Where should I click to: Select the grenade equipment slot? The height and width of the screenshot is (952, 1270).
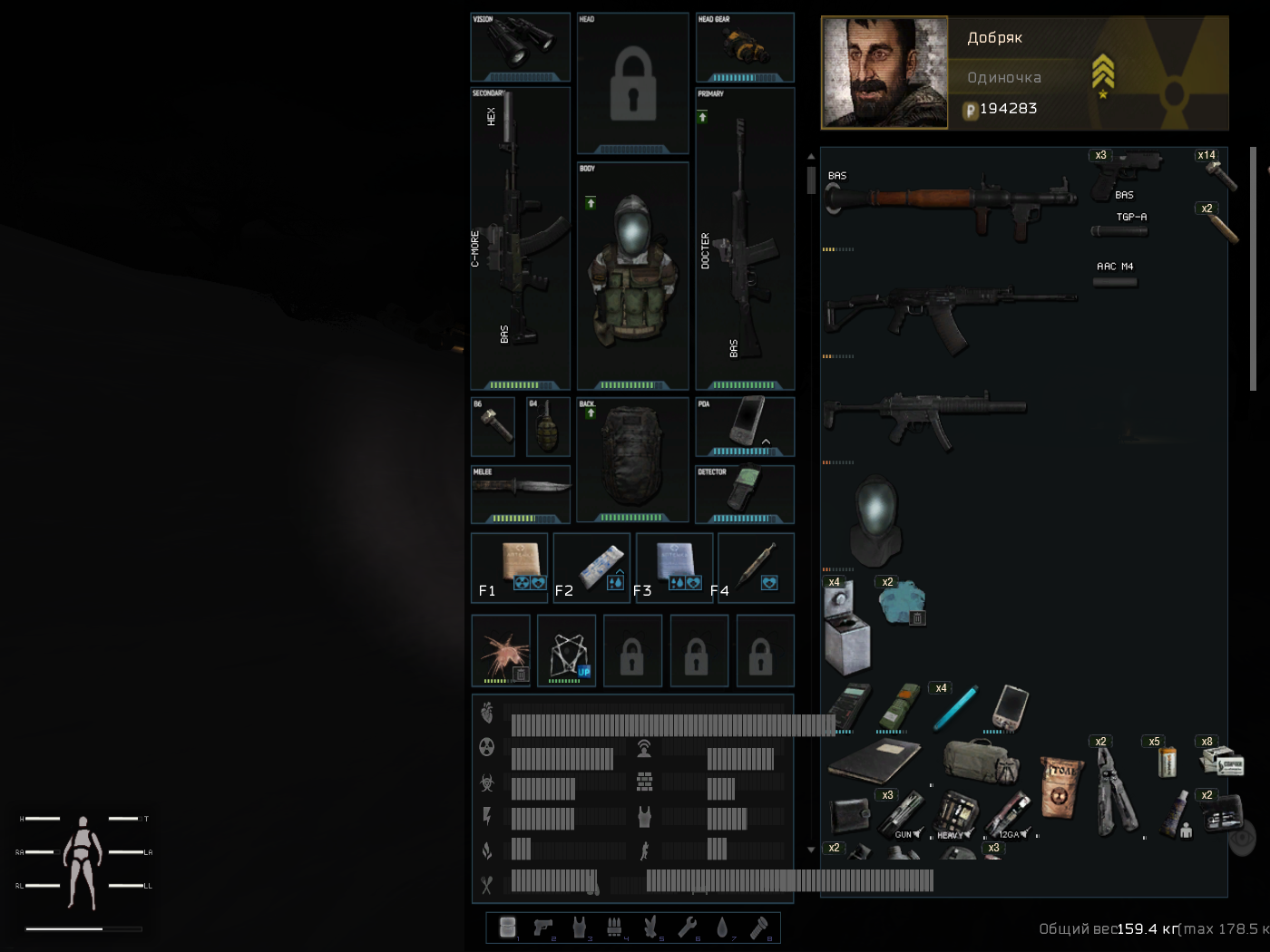(547, 427)
